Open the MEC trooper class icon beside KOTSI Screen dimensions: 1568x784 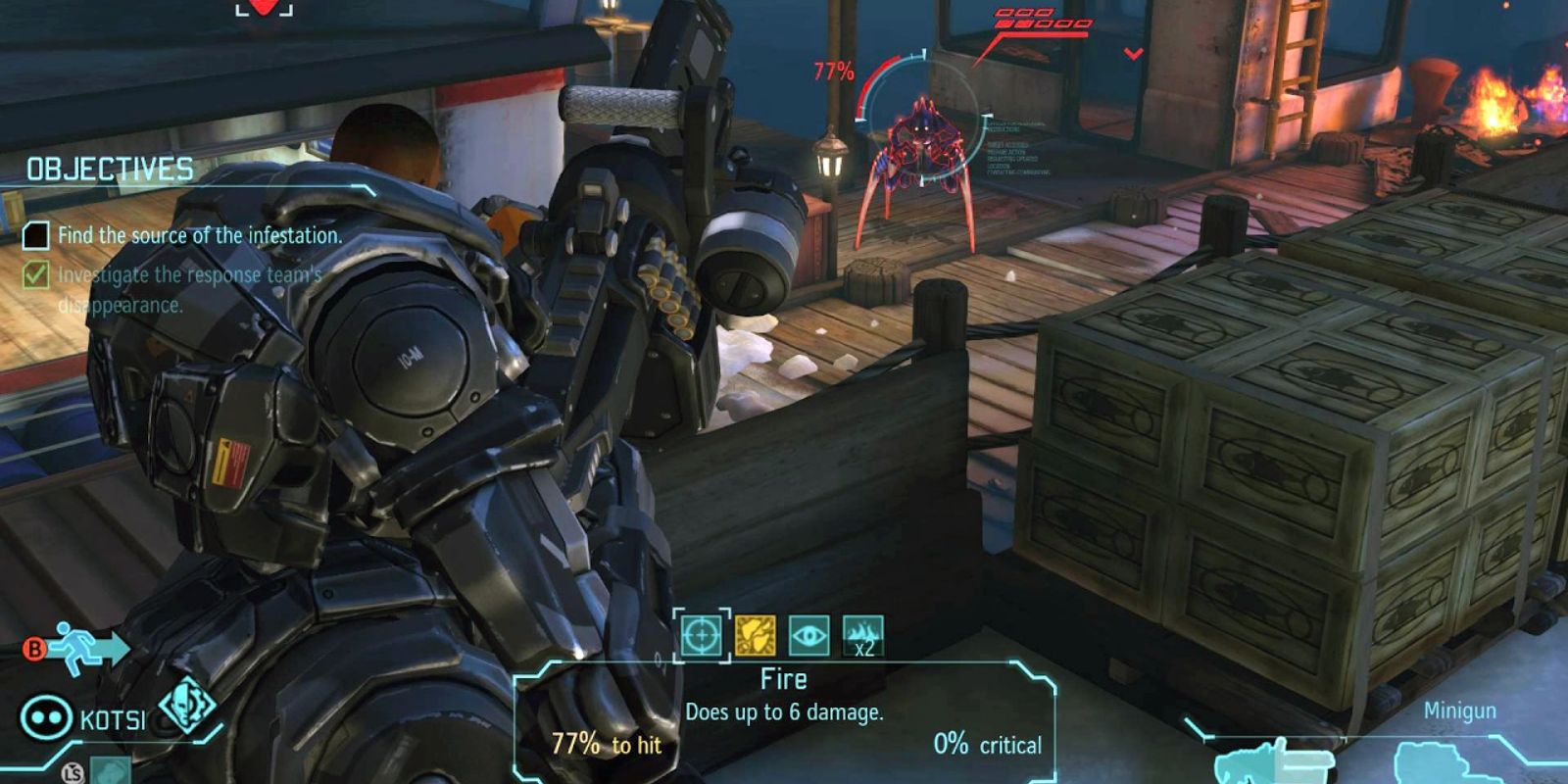(186, 704)
